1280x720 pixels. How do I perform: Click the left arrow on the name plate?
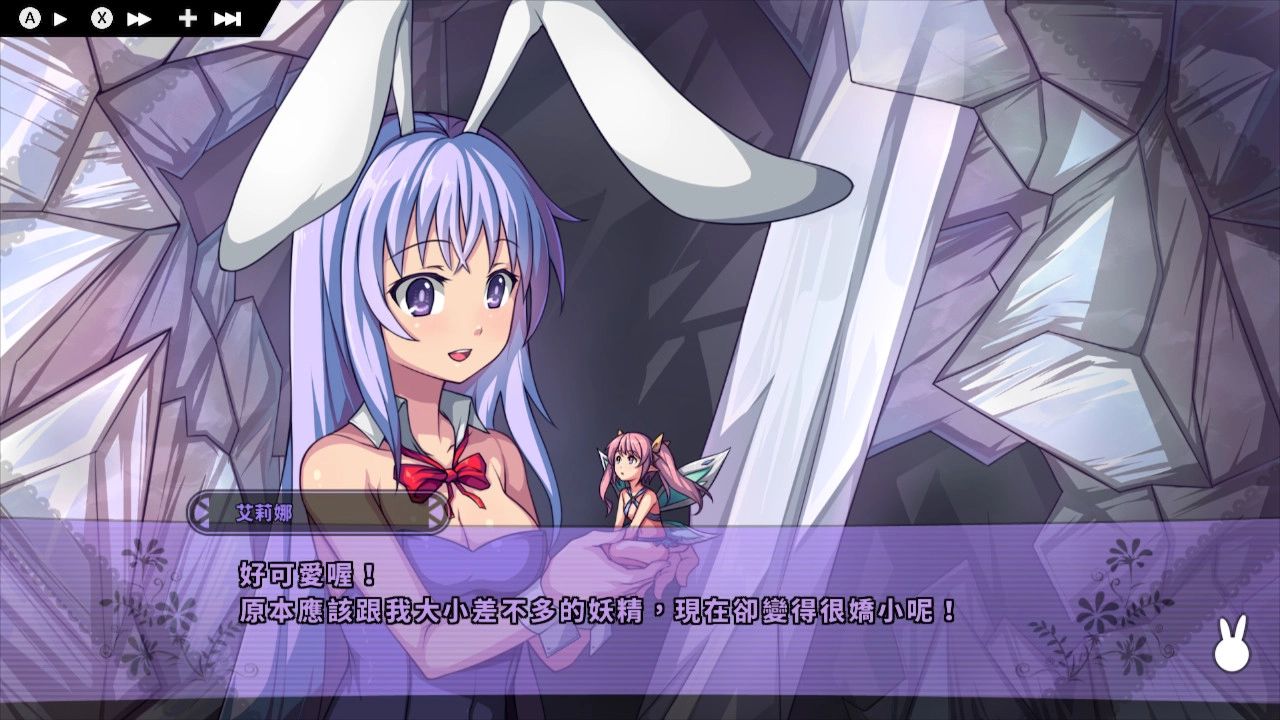pos(199,513)
